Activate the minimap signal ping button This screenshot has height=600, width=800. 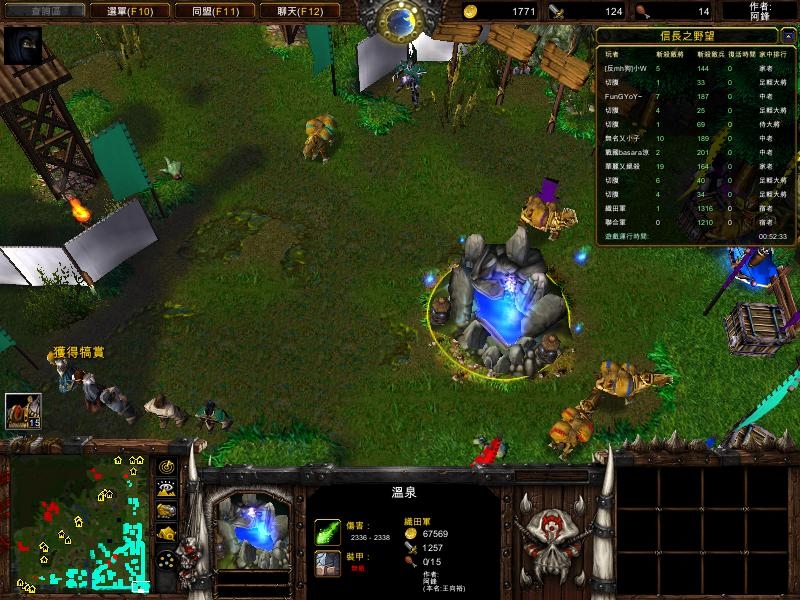point(167,466)
